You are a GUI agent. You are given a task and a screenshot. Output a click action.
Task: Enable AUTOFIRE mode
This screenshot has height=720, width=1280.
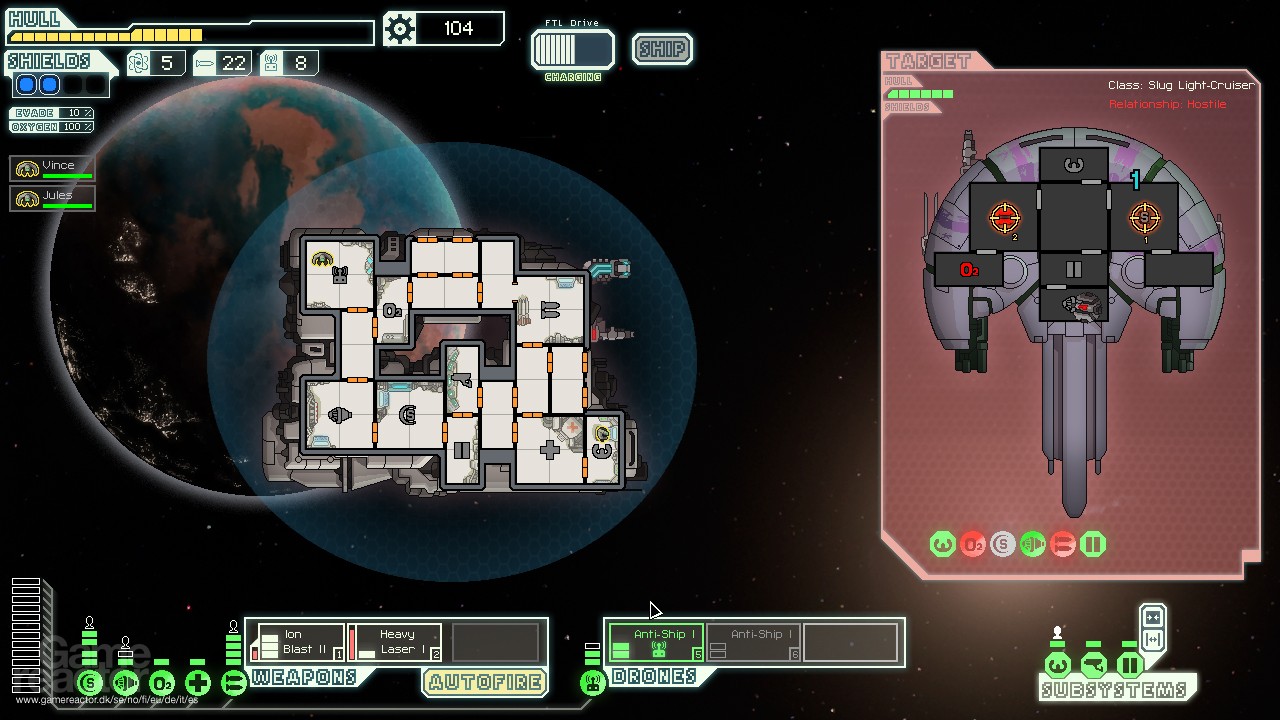484,682
